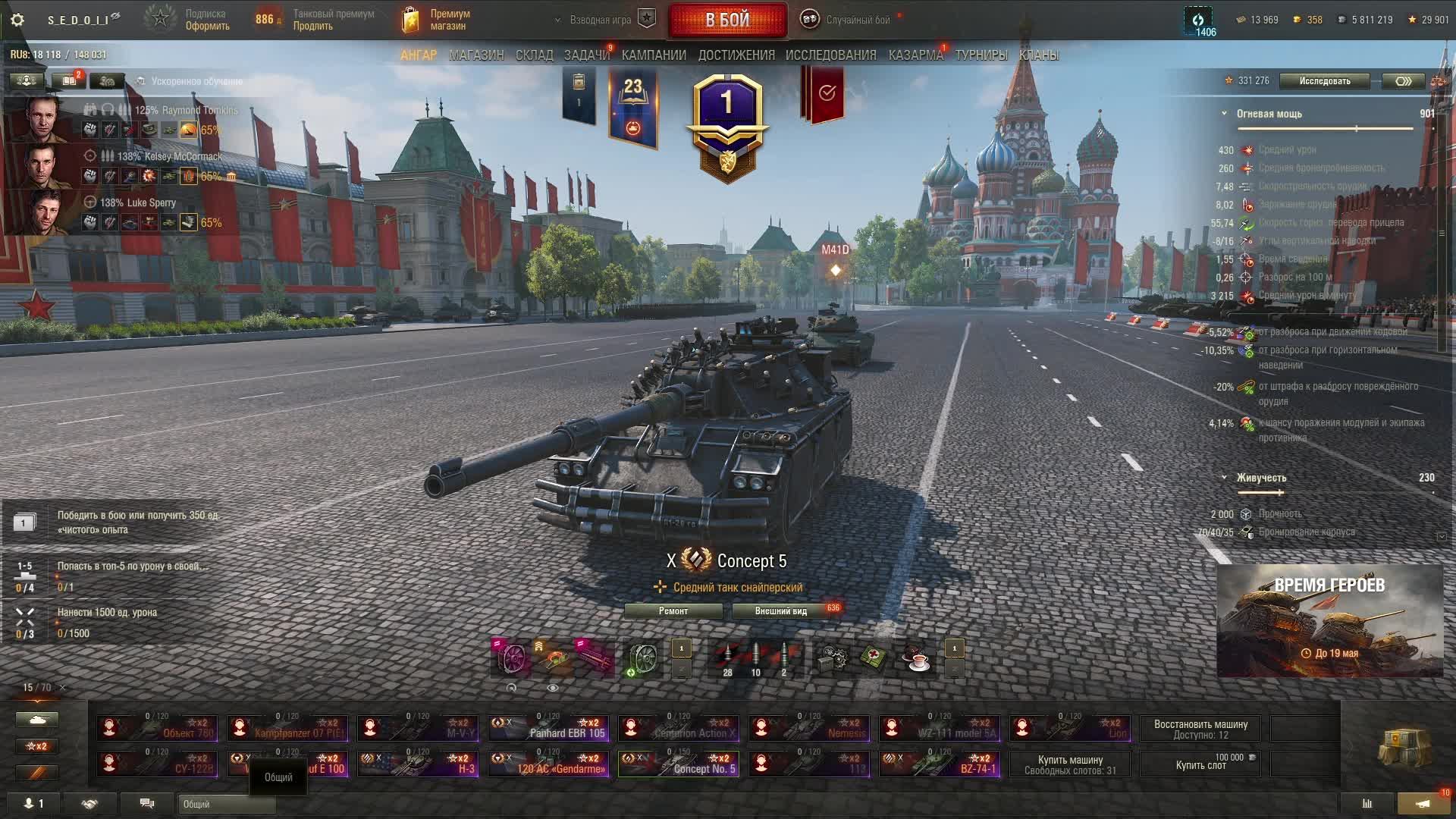Show the ДОСТИЖЕНИЯ tab
Viewport: 1456px width, 819px height.
pyautogui.click(x=736, y=55)
